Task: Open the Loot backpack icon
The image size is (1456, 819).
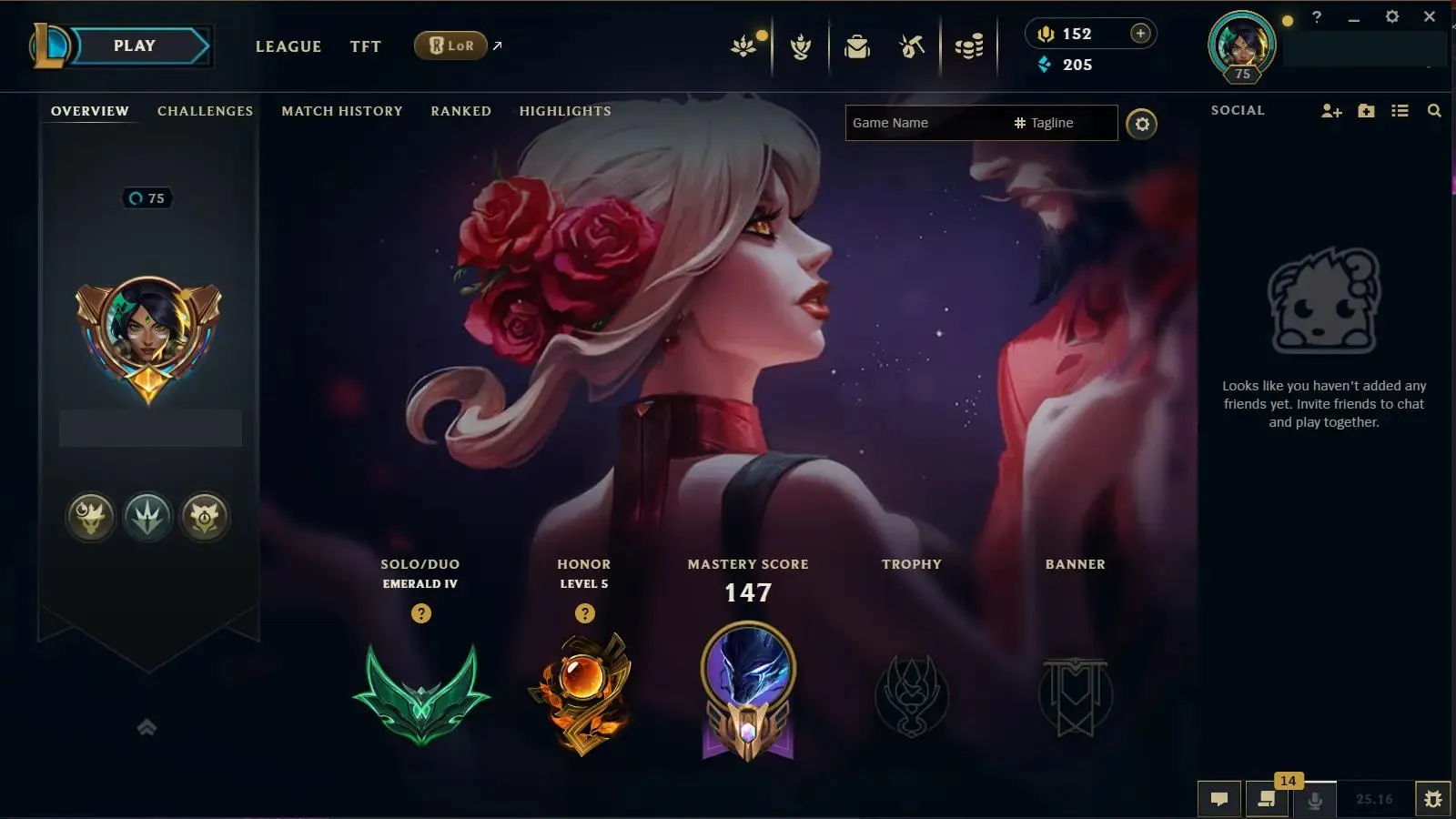Action: pos(856,45)
